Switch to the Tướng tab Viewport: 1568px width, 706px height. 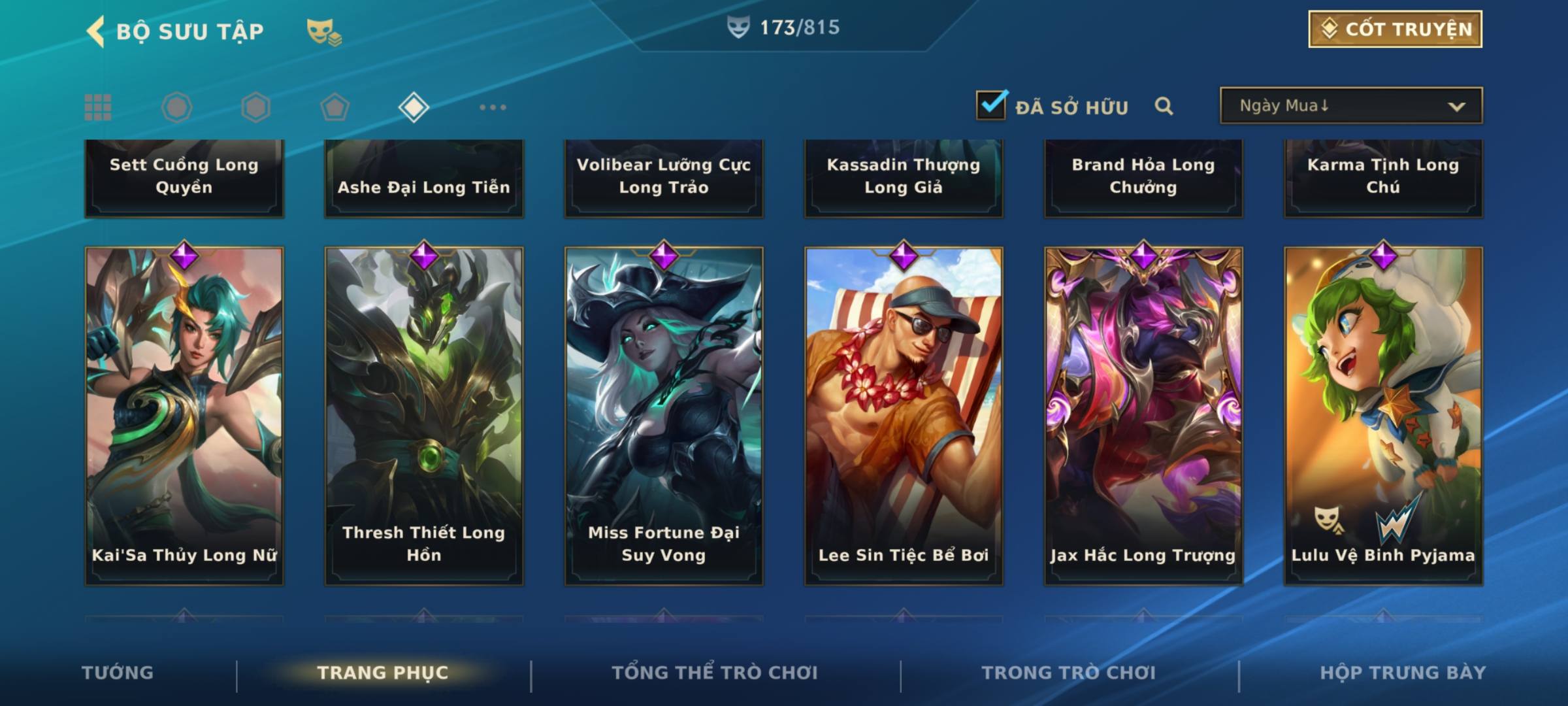[118, 673]
